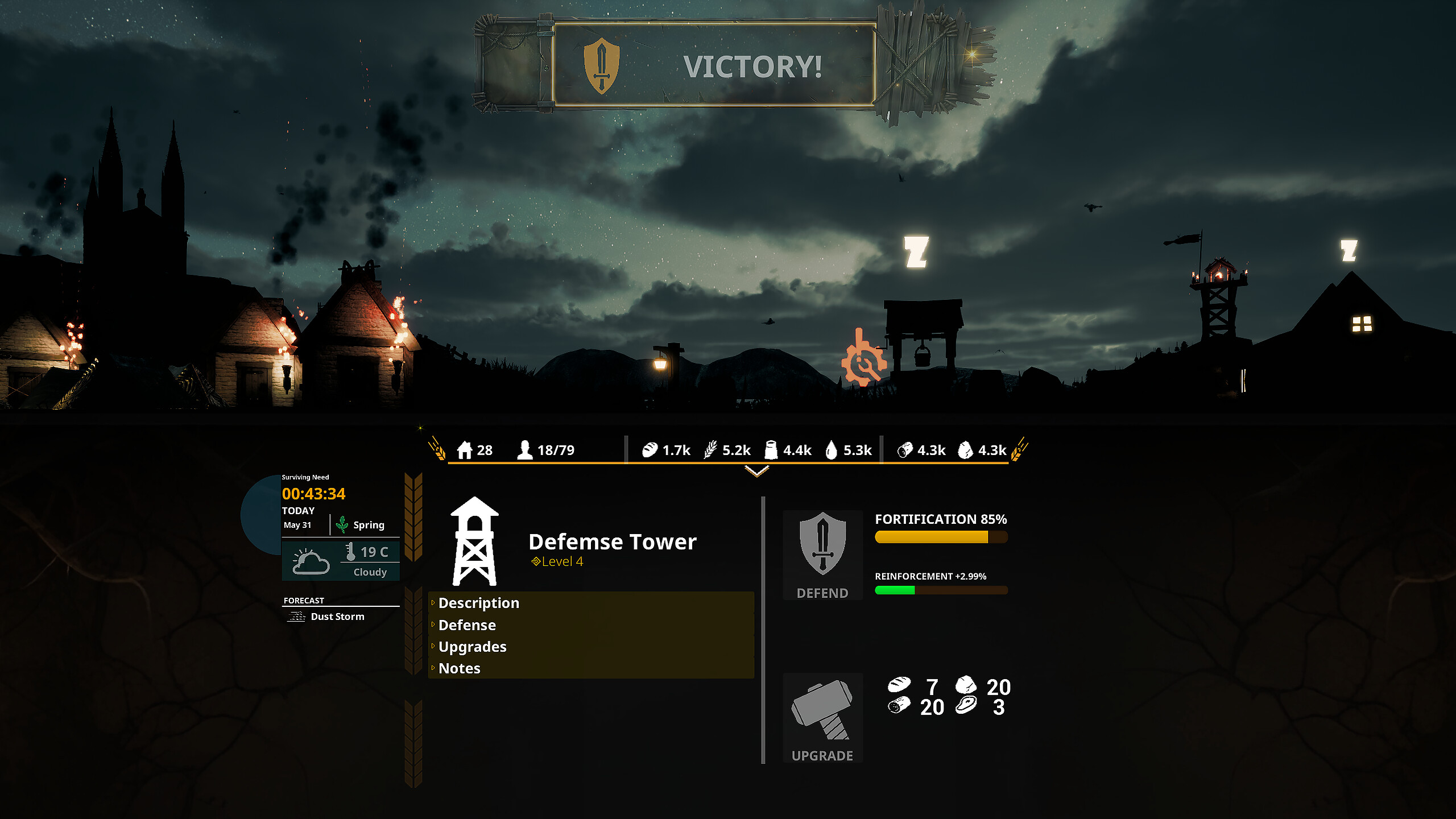Collapse the resource bar via the chevron below it
This screenshot has height=819, width=1456.
click(756, 471)
